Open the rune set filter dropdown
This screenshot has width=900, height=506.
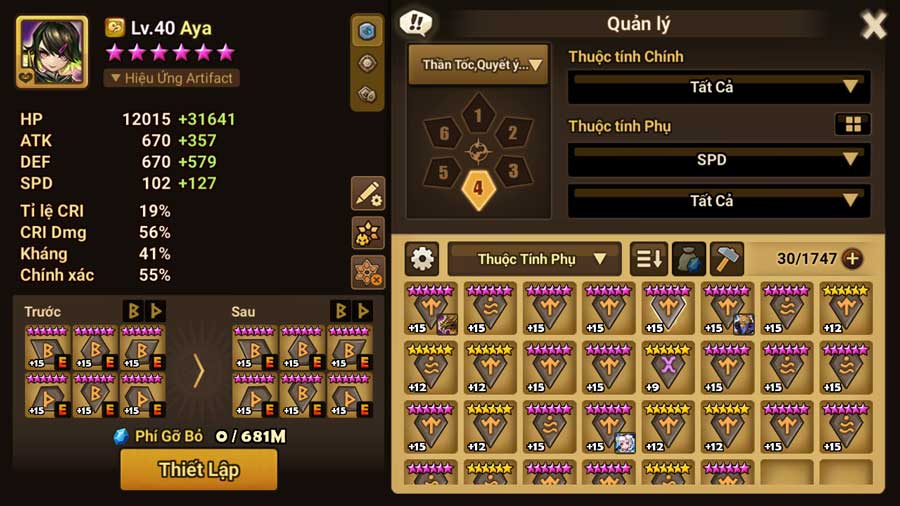coord(478,65)
